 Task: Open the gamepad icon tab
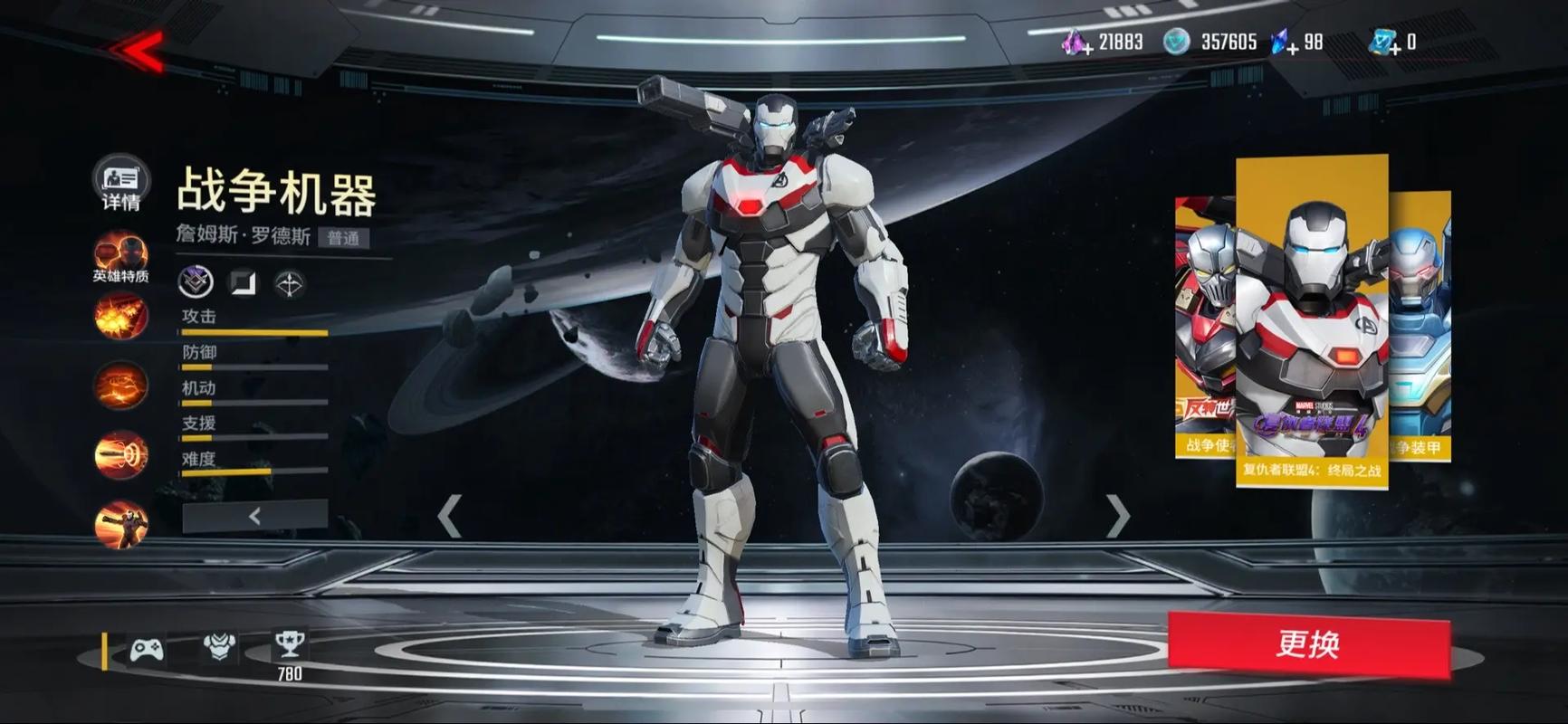click(x=147, y=649)
